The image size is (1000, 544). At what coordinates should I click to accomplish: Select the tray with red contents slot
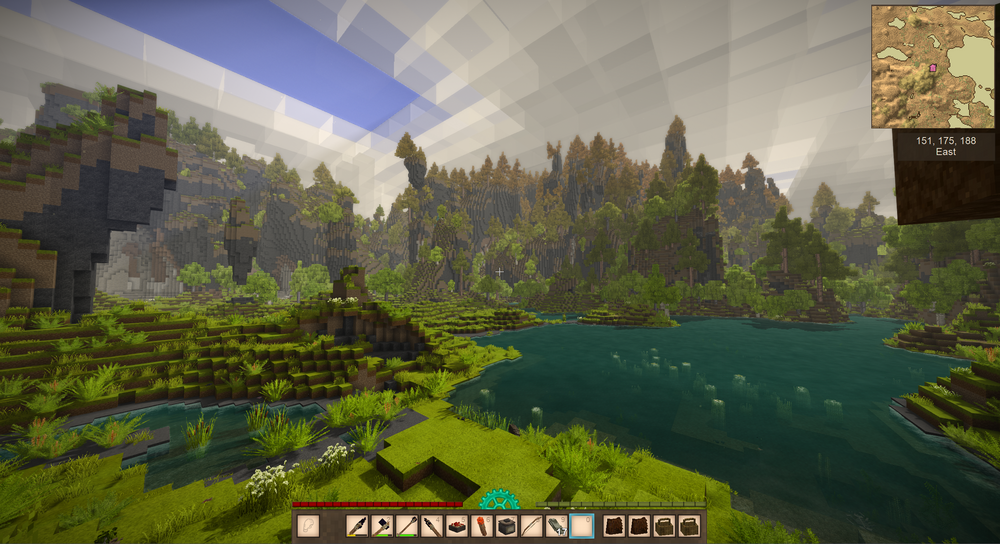click(x=457, y=526)
